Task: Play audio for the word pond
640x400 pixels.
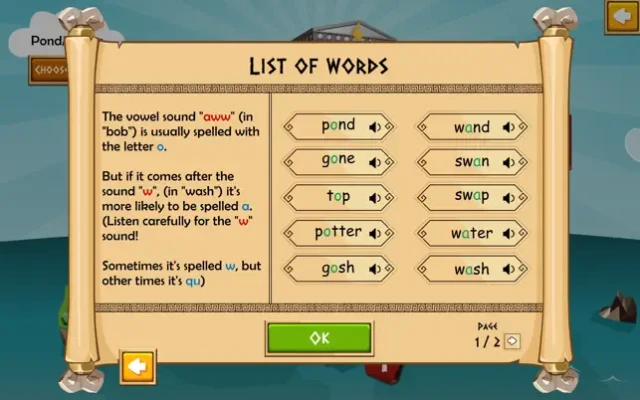Action: point(374,127)
